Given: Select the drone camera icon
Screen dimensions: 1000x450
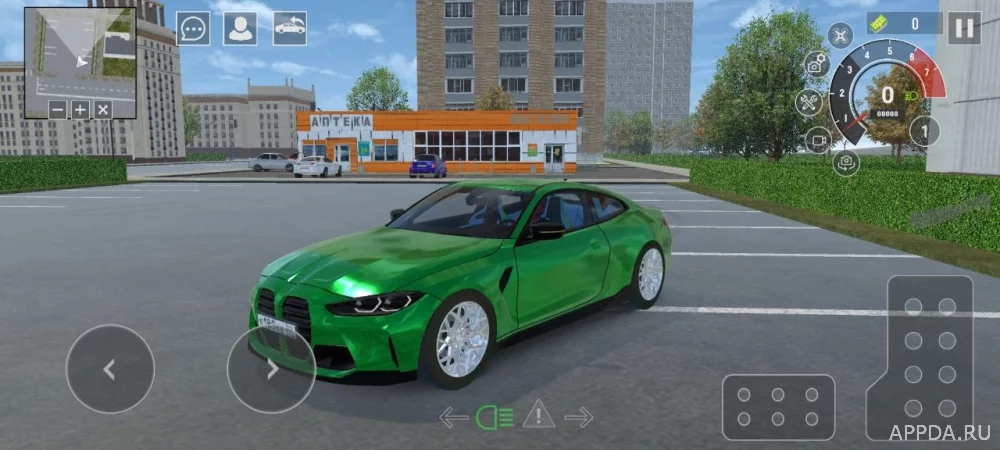Looking at the screenshot, I should click(x=840, y=35).
